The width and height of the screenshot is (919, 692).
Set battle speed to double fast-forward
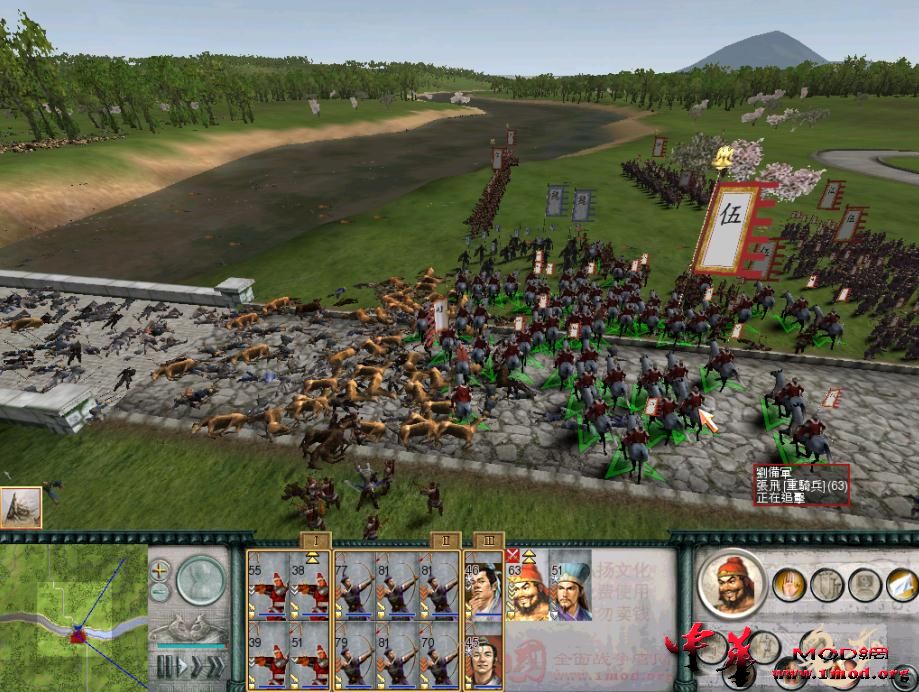(x=198, y=665)
